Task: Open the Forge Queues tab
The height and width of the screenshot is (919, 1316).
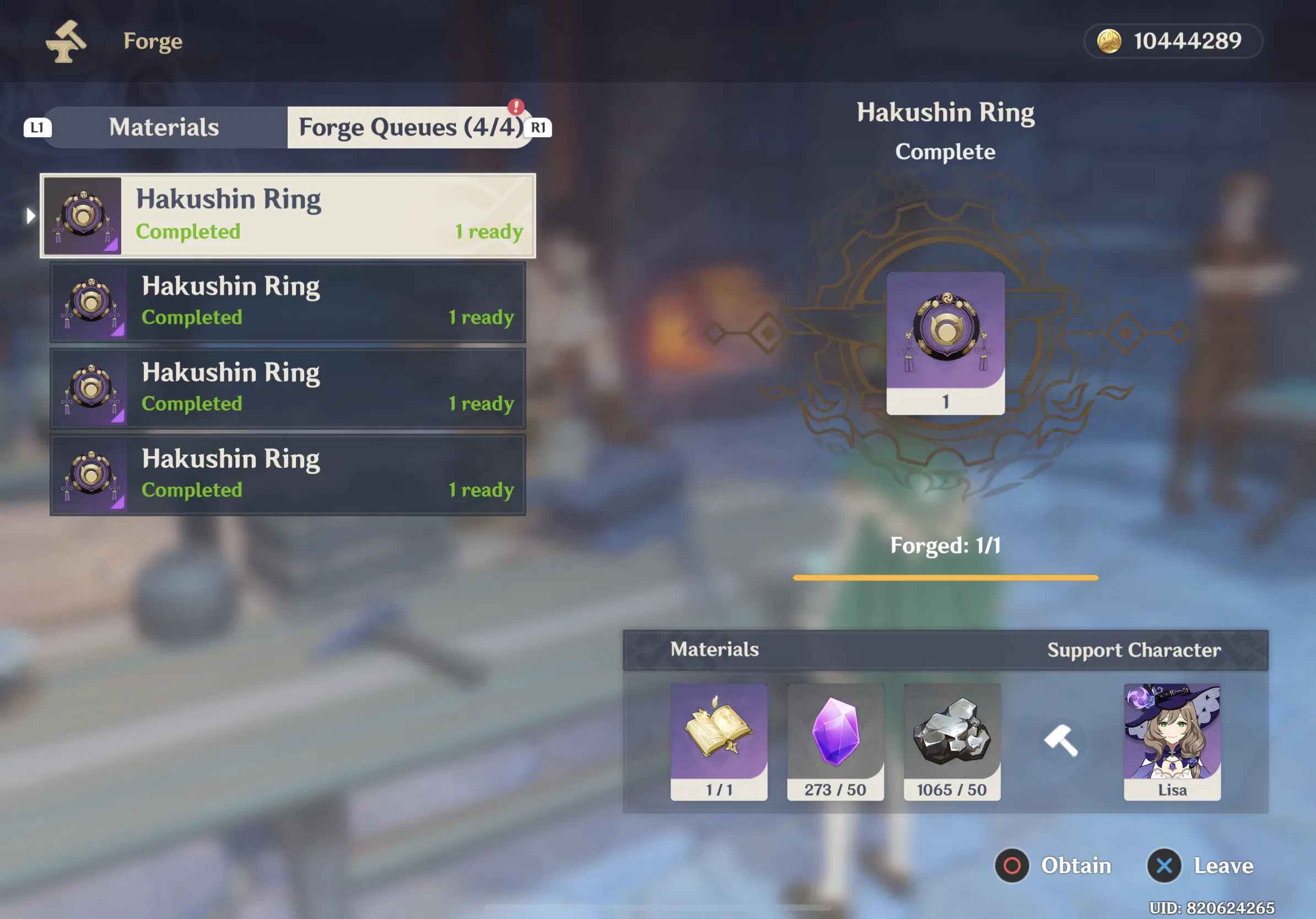Action: coord(410,127)
